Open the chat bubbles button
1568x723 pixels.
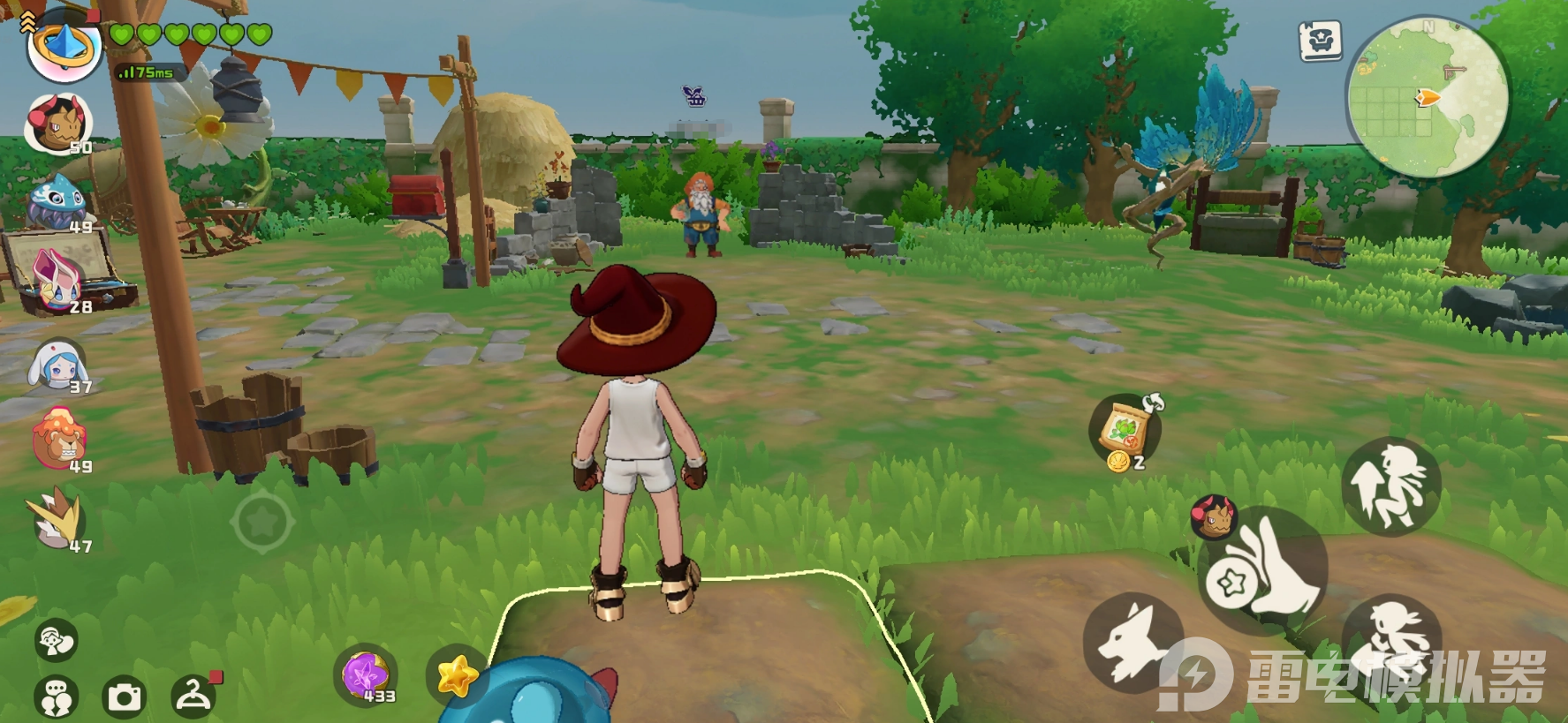pos(56,697)
